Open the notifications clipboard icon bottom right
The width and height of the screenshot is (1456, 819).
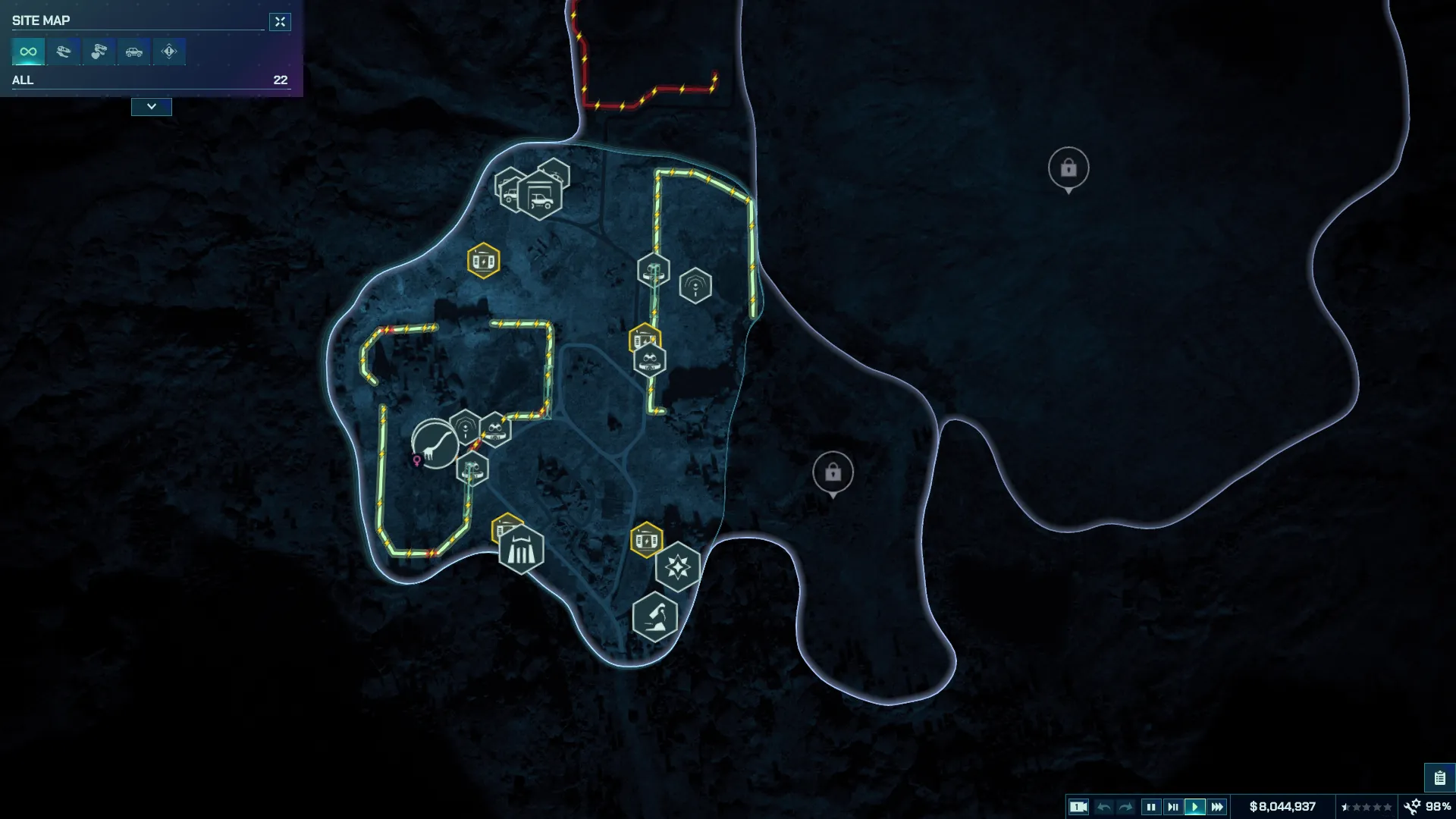[1440, 777]
